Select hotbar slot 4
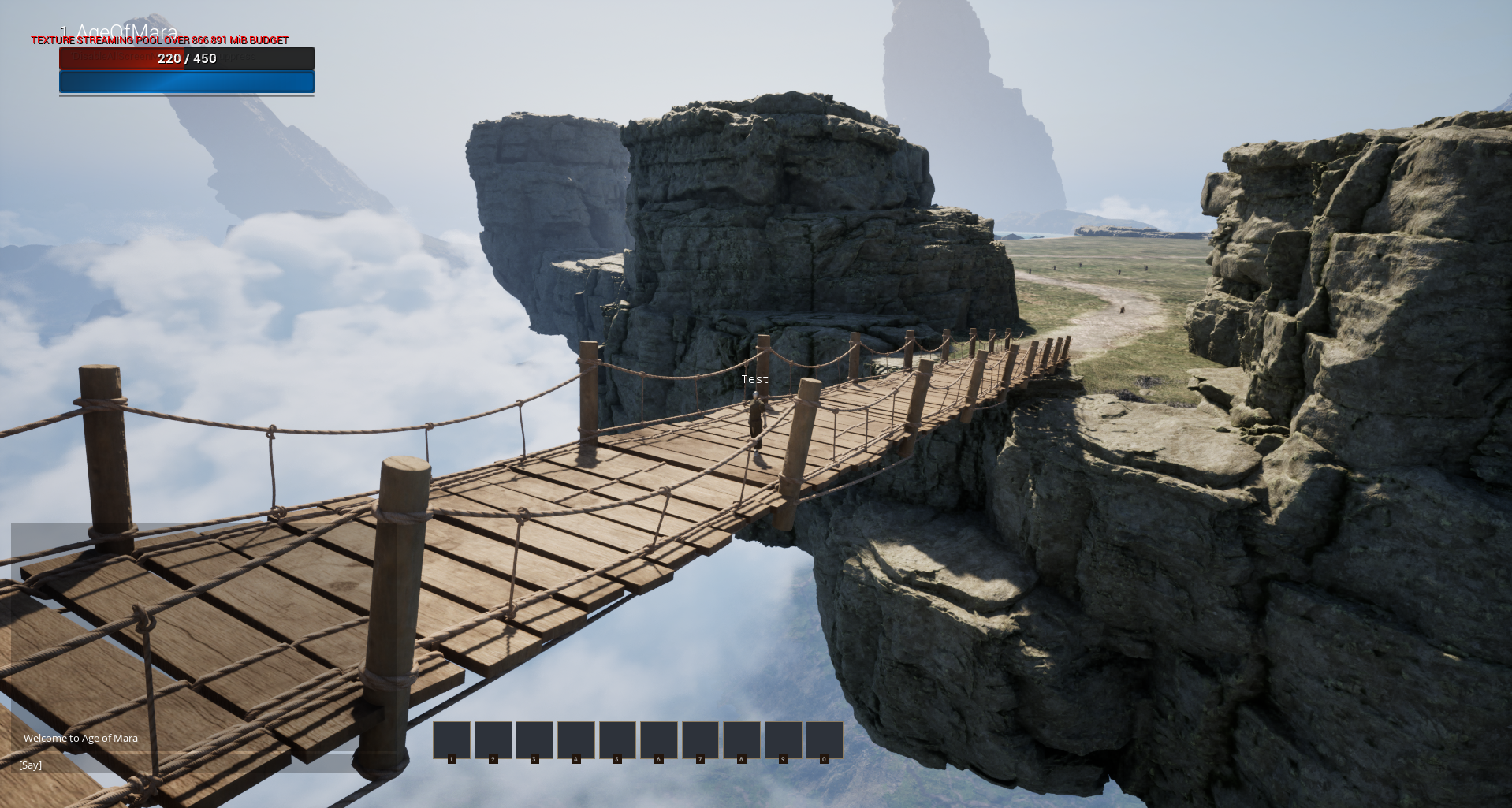 [575, 739]
